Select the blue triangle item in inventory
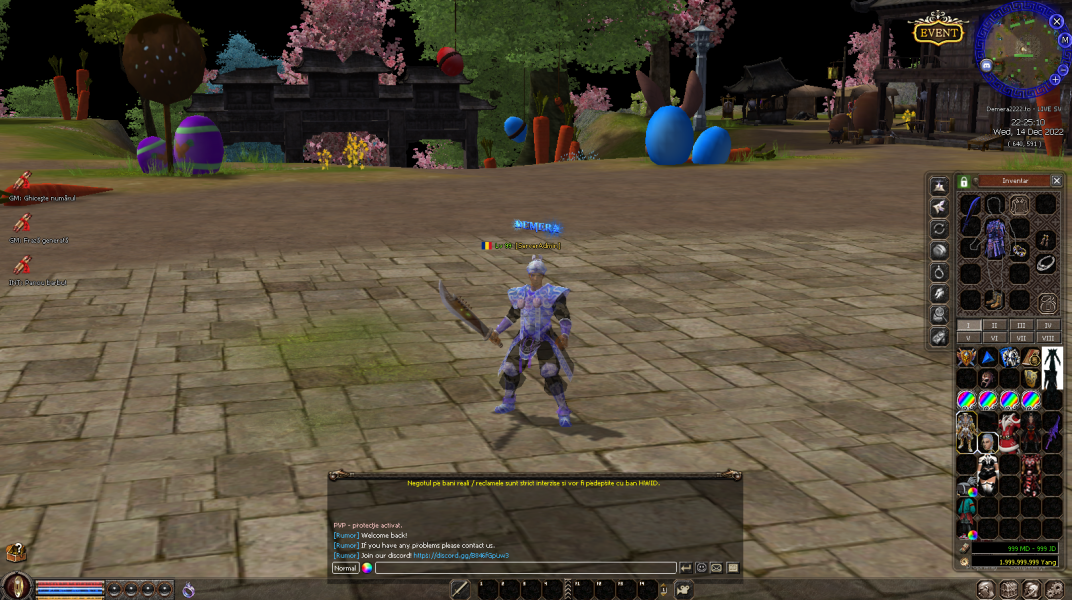Screen dimensions: 1072x600 (988, 357)
